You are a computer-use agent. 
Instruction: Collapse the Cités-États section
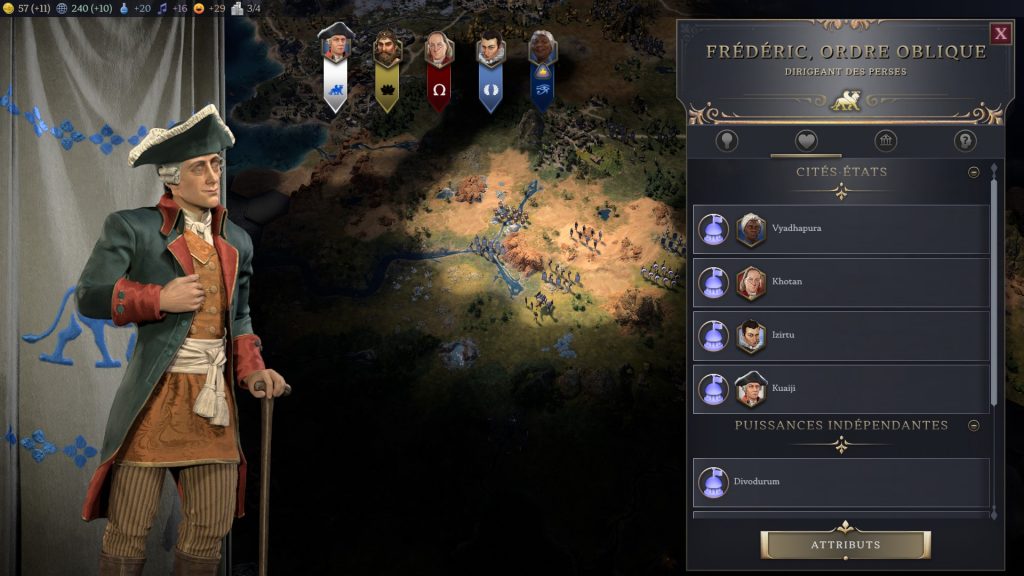coord(974,172)
